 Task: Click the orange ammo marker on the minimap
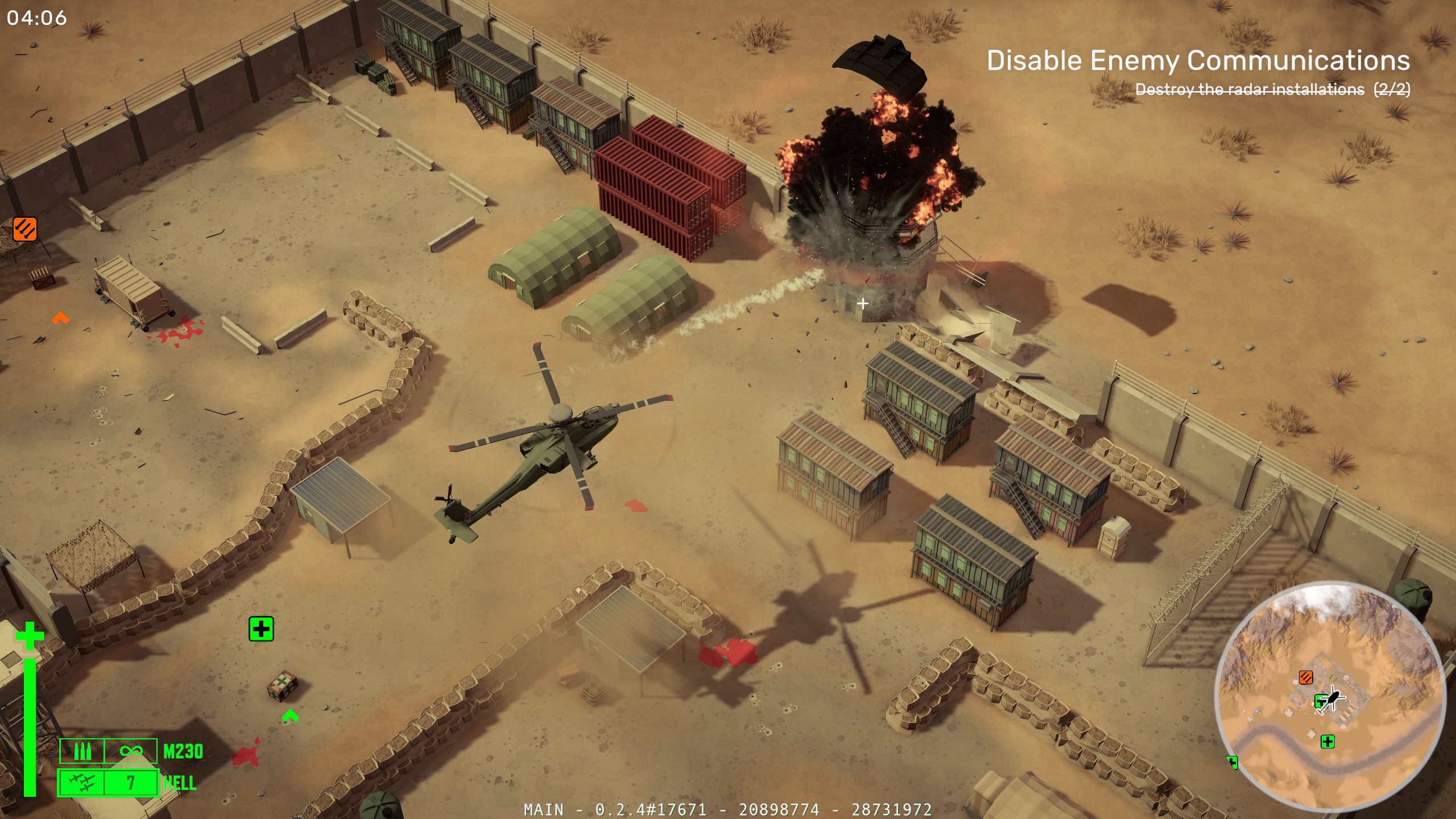tap(1306, 677)
